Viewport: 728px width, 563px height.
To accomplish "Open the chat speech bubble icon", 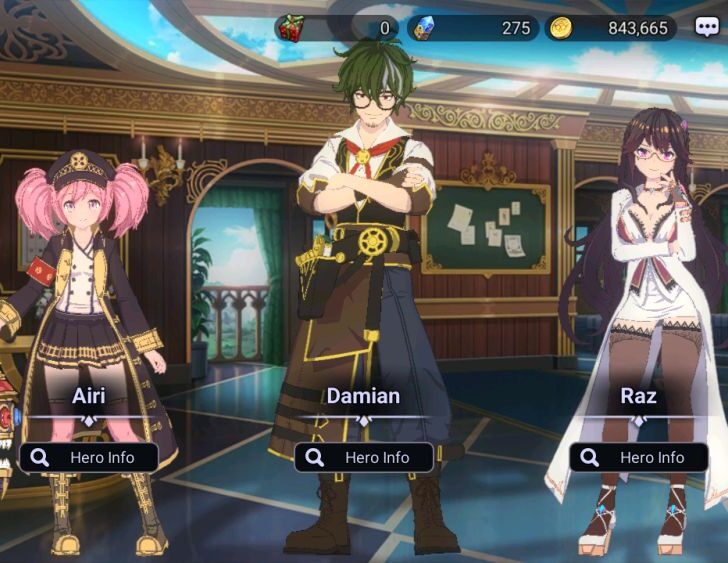I will [706, 28].
